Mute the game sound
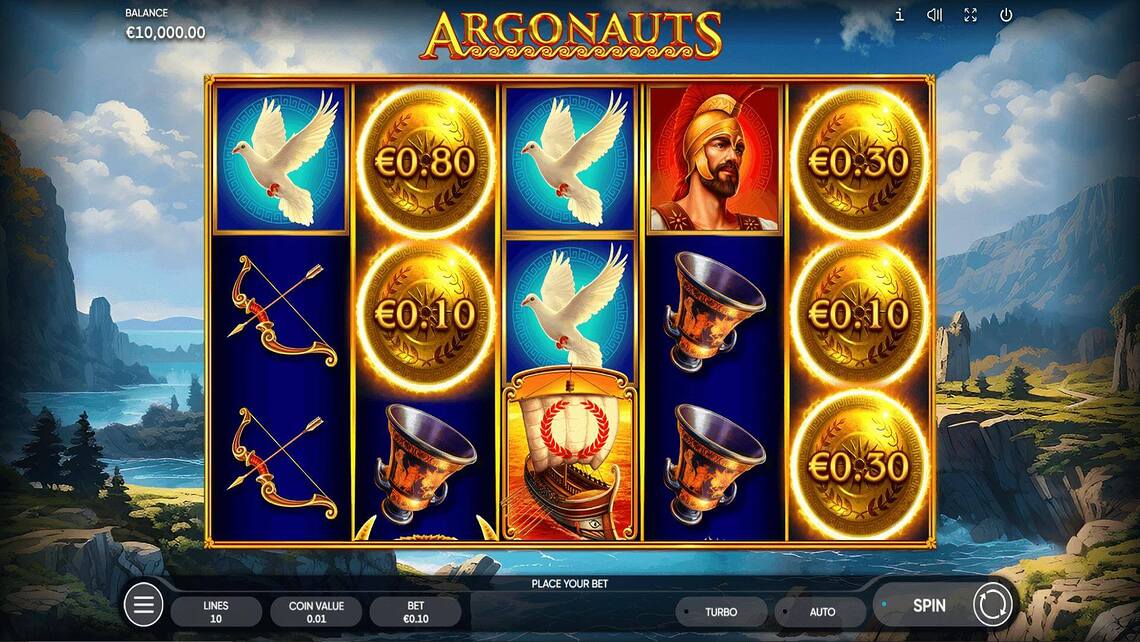This screenshot has width=1140, height=642. pos(934,15)
